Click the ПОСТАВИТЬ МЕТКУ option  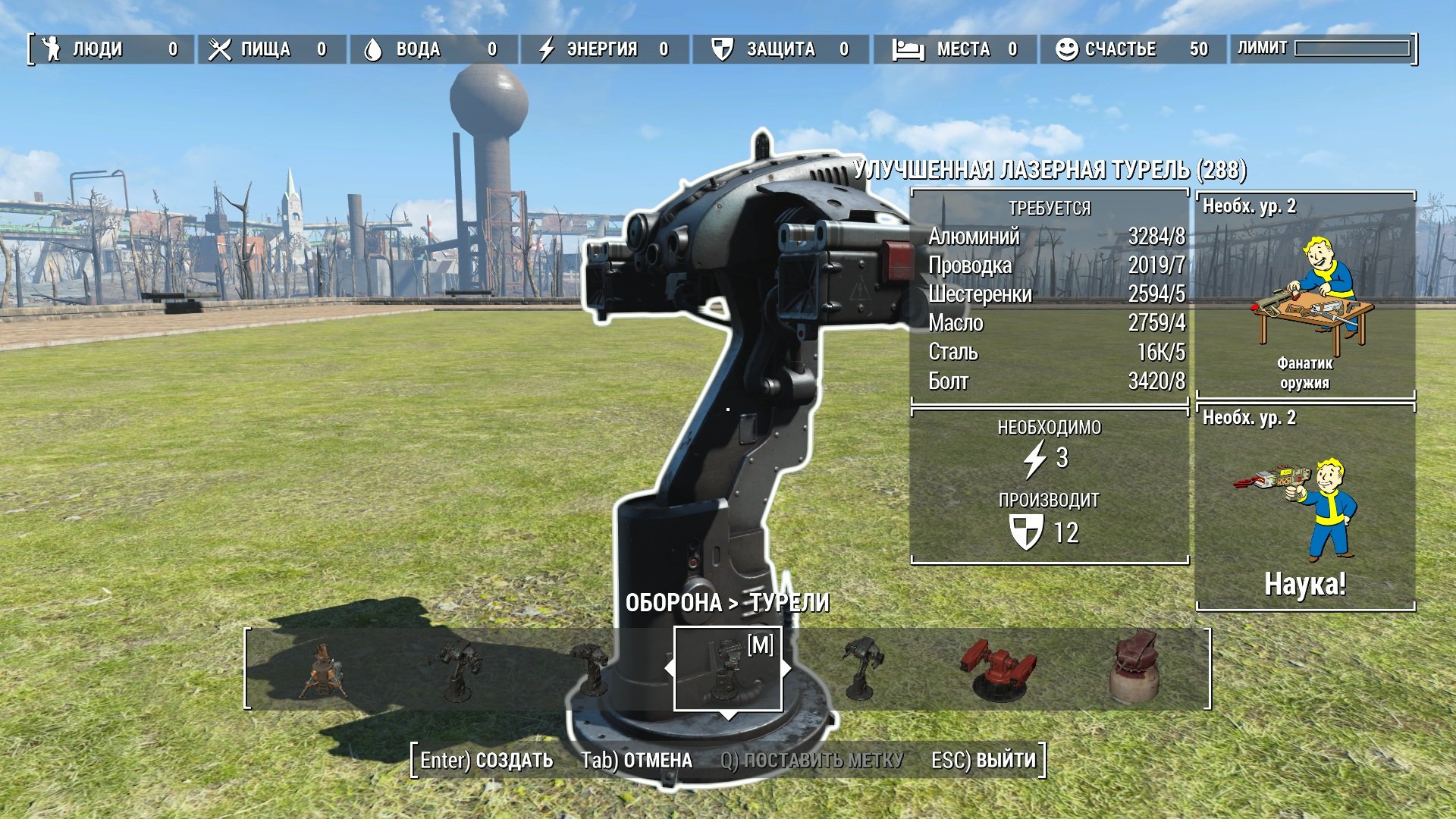811,760
